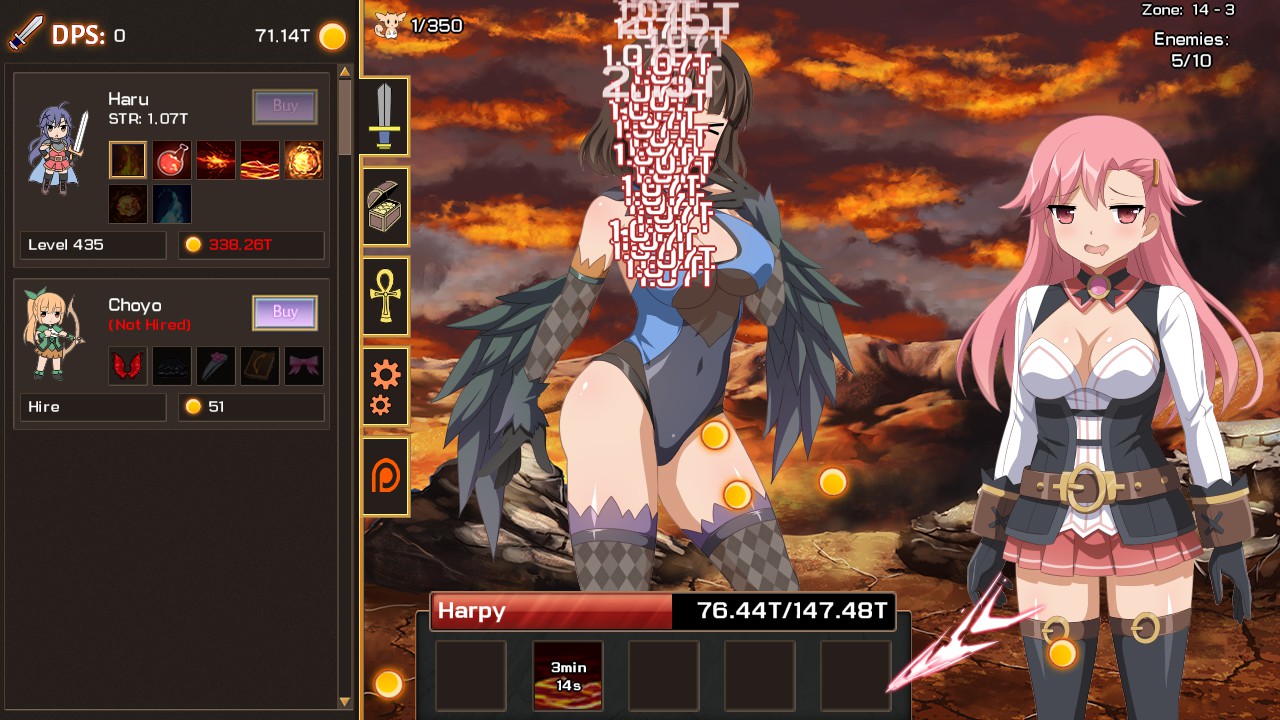
Task: Select Haru's red potion skill icon
Action: 172,160
